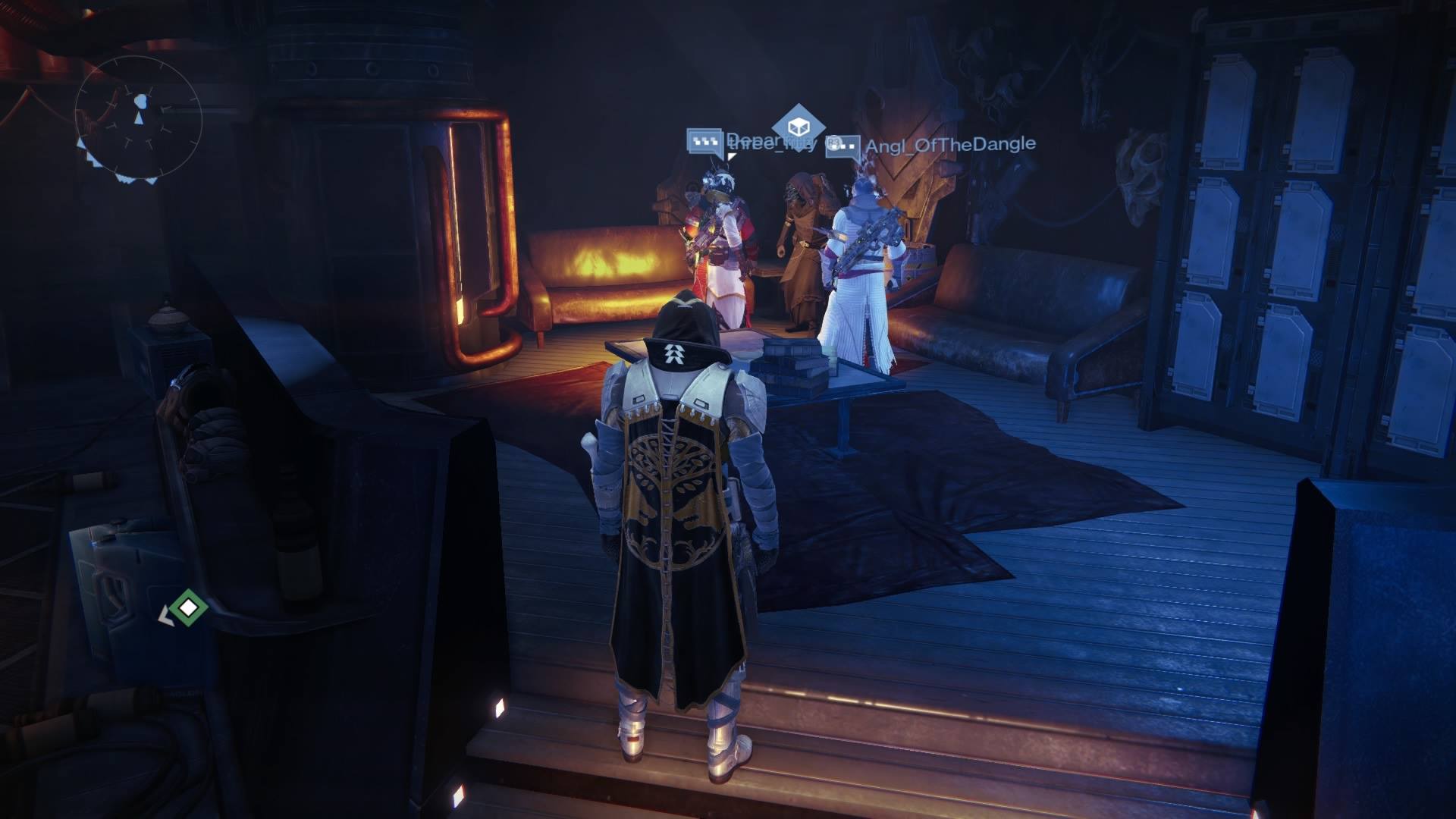Screen dimensions: 1456x819
Task: Click the left-pointing chevron beside the green marker
Action: coord(166,615)
